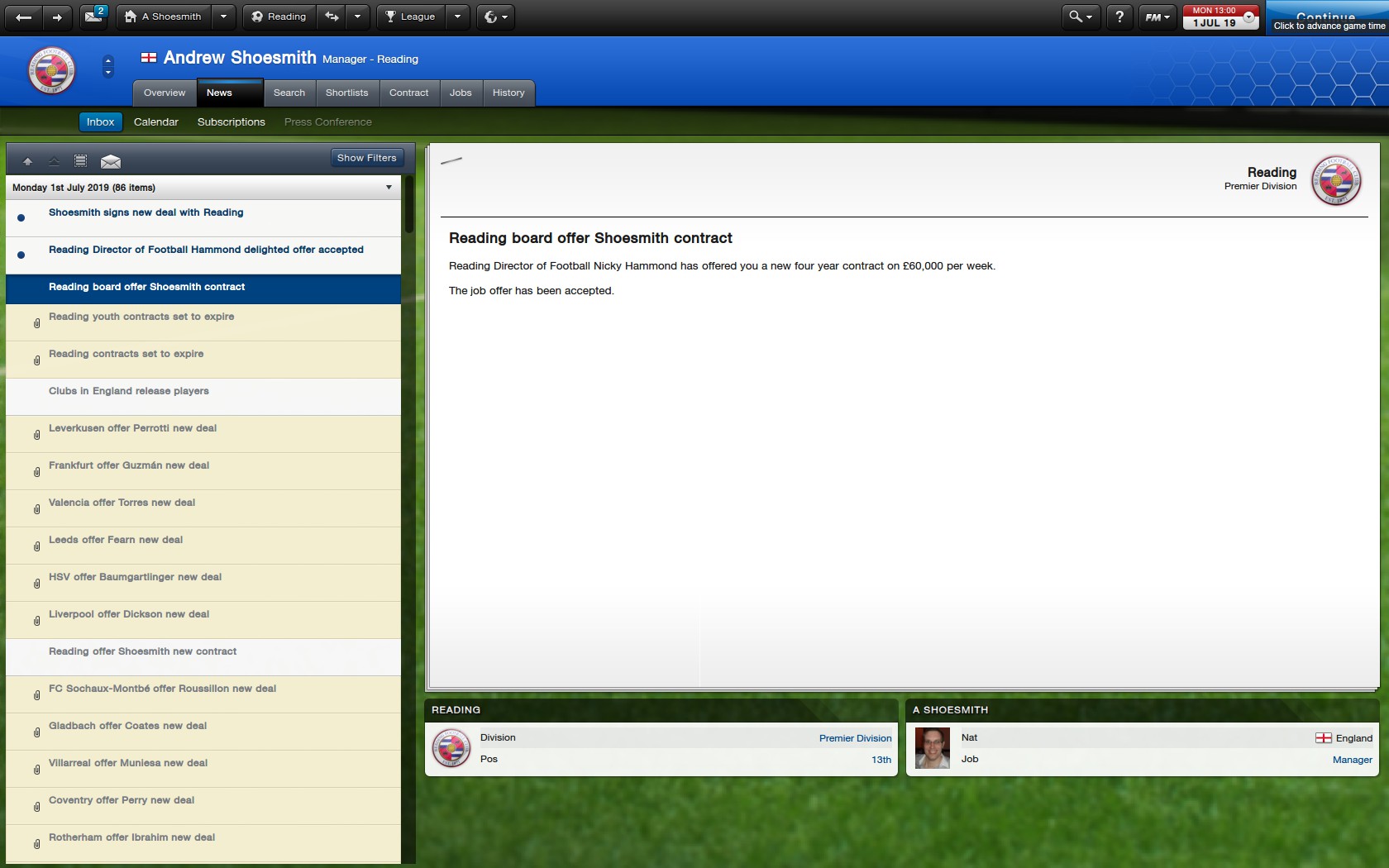The image size is (1389, 868).
Task: Open the Shortlists tab
Action: tap(346, 93)
